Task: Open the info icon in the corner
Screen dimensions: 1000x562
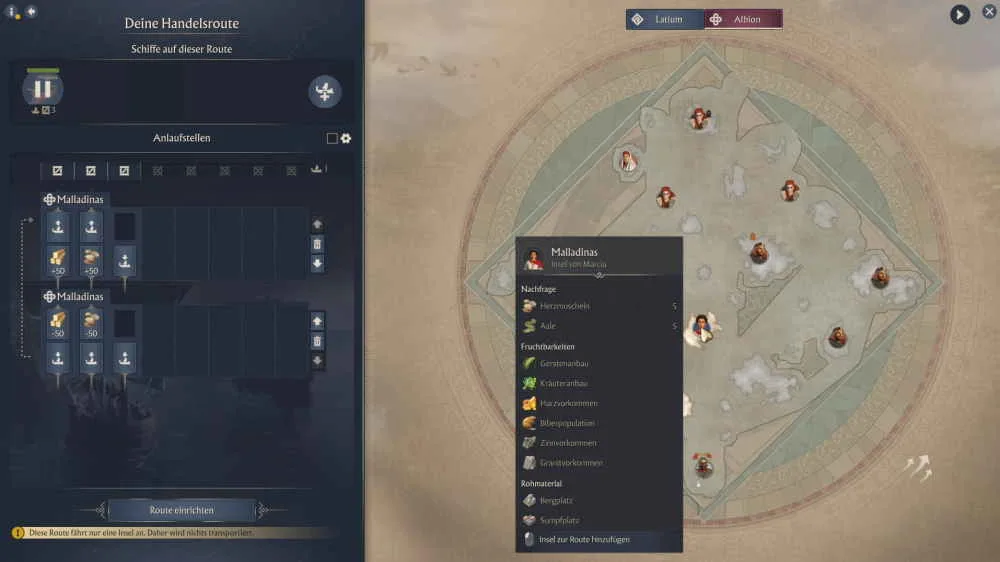Action: (13, 13)
